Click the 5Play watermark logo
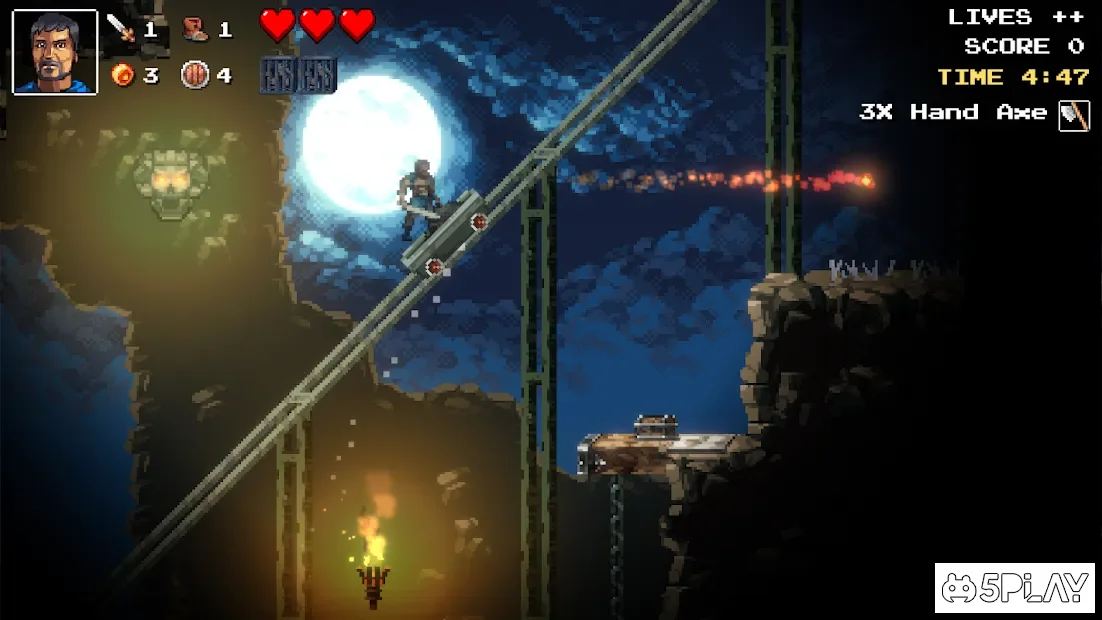The width and height of the screenshot is (1102, 620). click(x=1014, y=588)
